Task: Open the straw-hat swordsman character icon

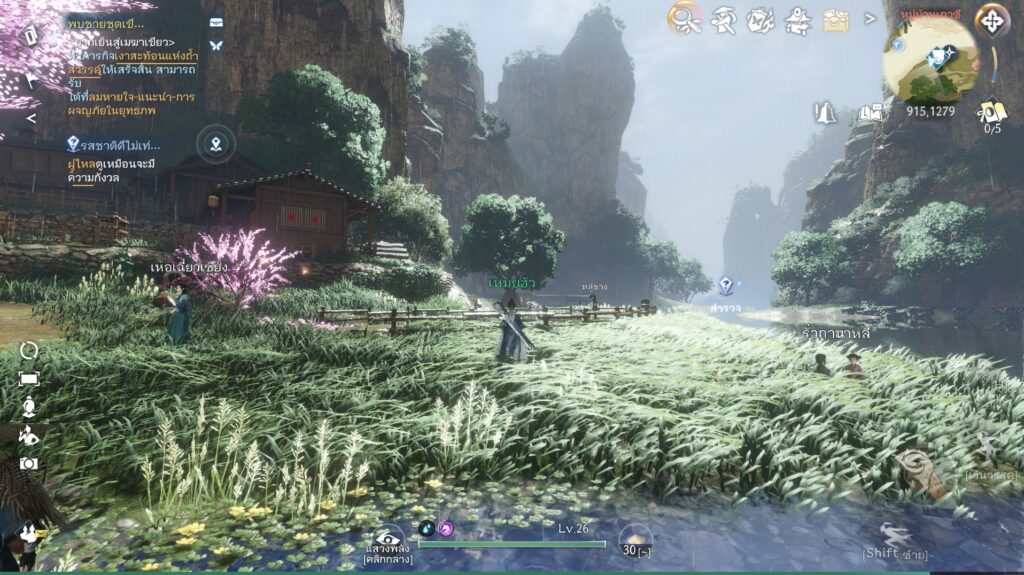Action: [x=723, y=18]
